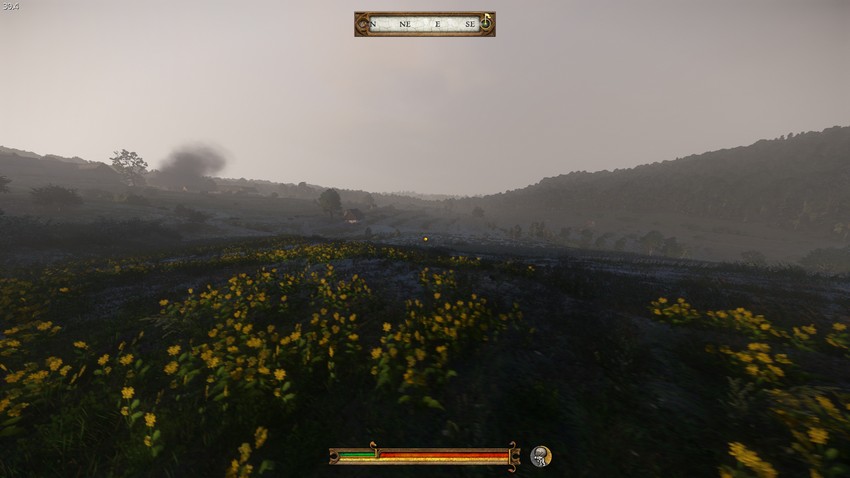This screenshot has width=850, height=478.
Task: Click the green gem indicator on the compass
Action: (486, 22)
